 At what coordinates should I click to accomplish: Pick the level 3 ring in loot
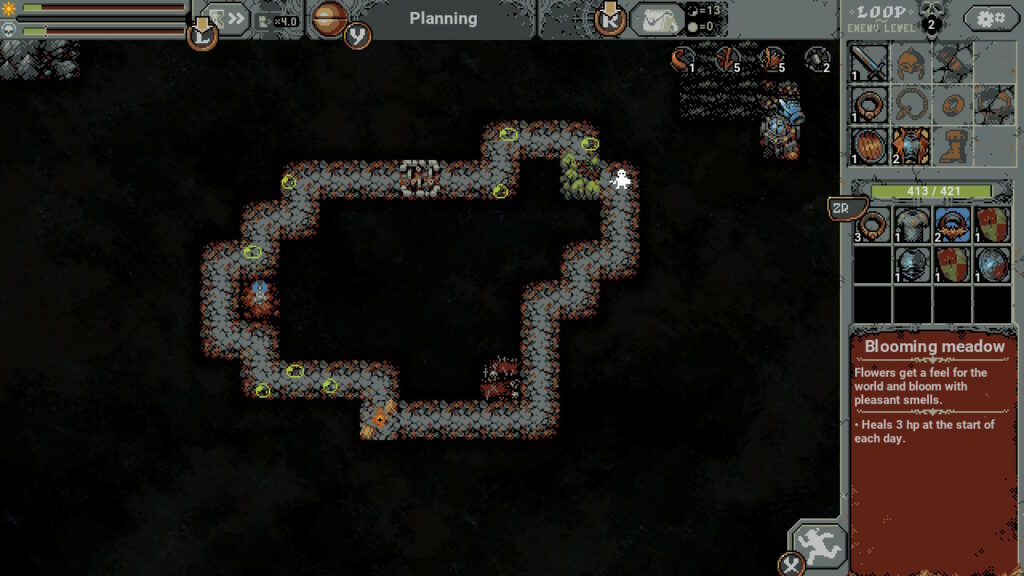[x=872, y=224]
